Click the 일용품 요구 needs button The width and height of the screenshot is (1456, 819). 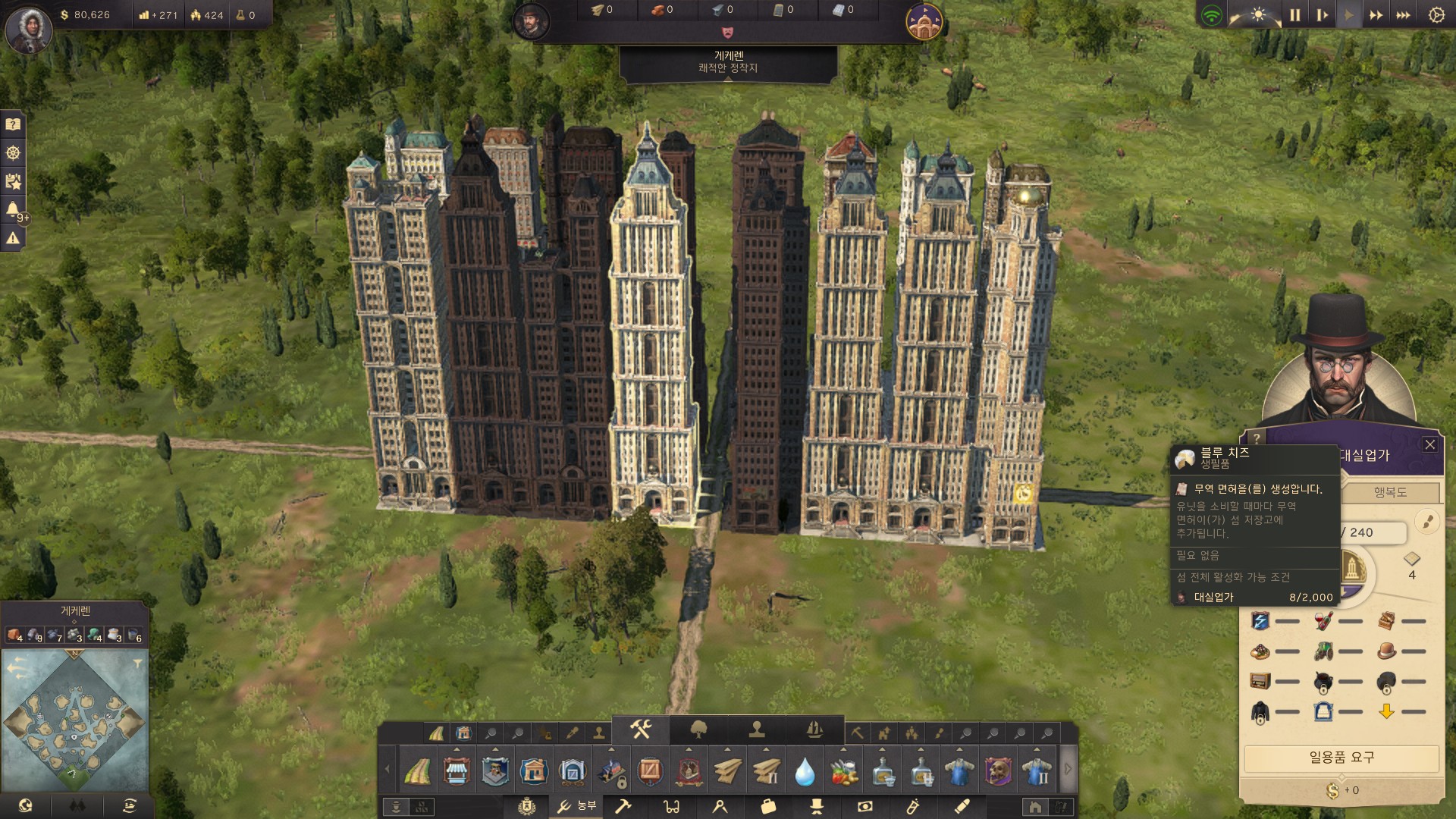(1341, 758)
